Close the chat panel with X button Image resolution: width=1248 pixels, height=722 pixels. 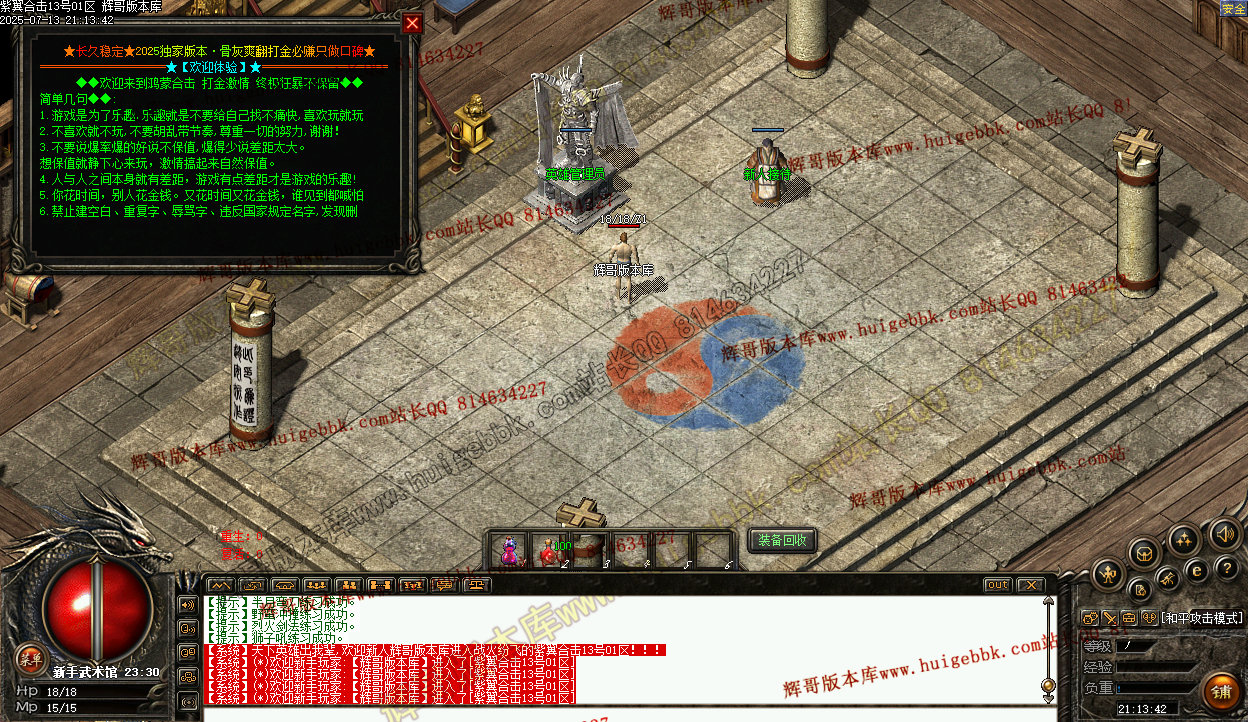point(1029,585)
